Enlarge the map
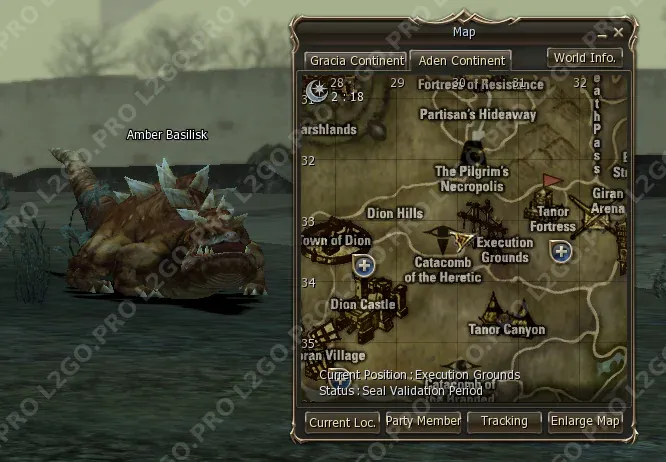The height and width of the screenshot is (462, 666). click(585, 422)
